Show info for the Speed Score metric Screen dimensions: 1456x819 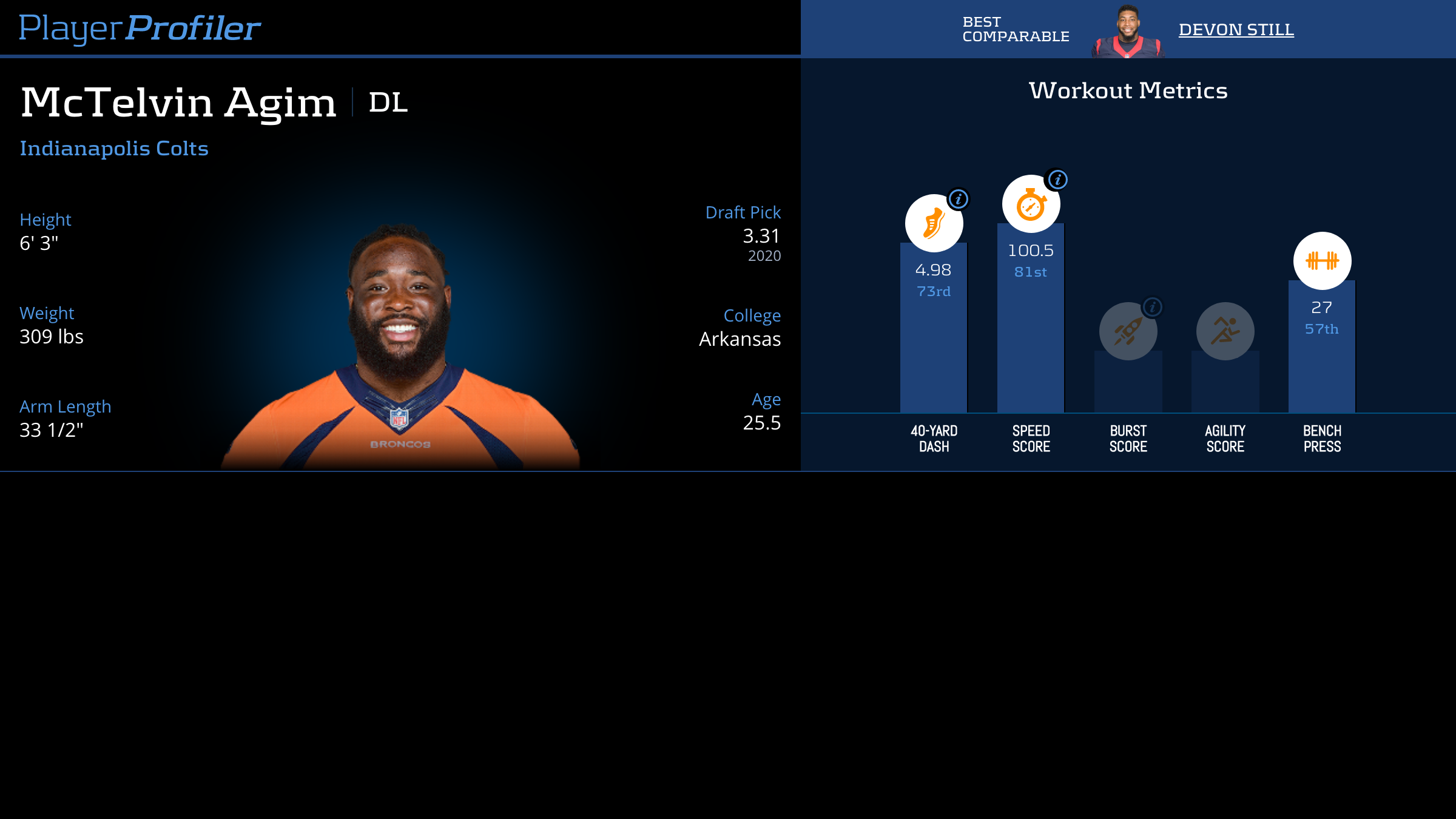pos(1057,180)
